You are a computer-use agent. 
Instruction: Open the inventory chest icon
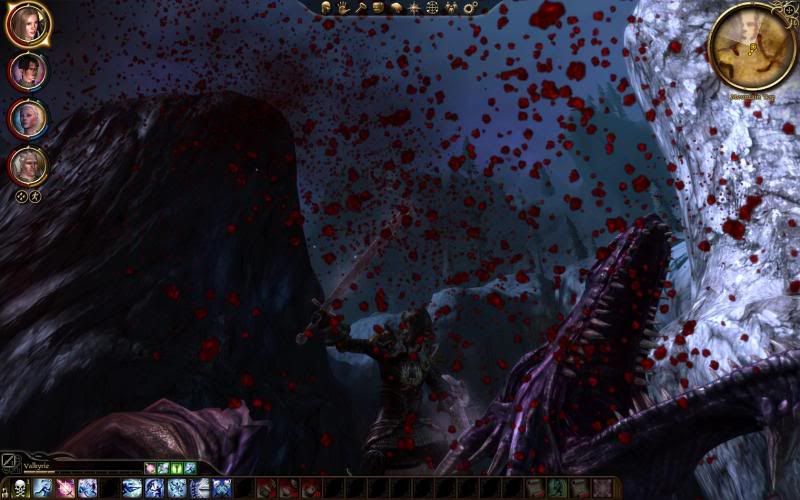coord(378,8)
